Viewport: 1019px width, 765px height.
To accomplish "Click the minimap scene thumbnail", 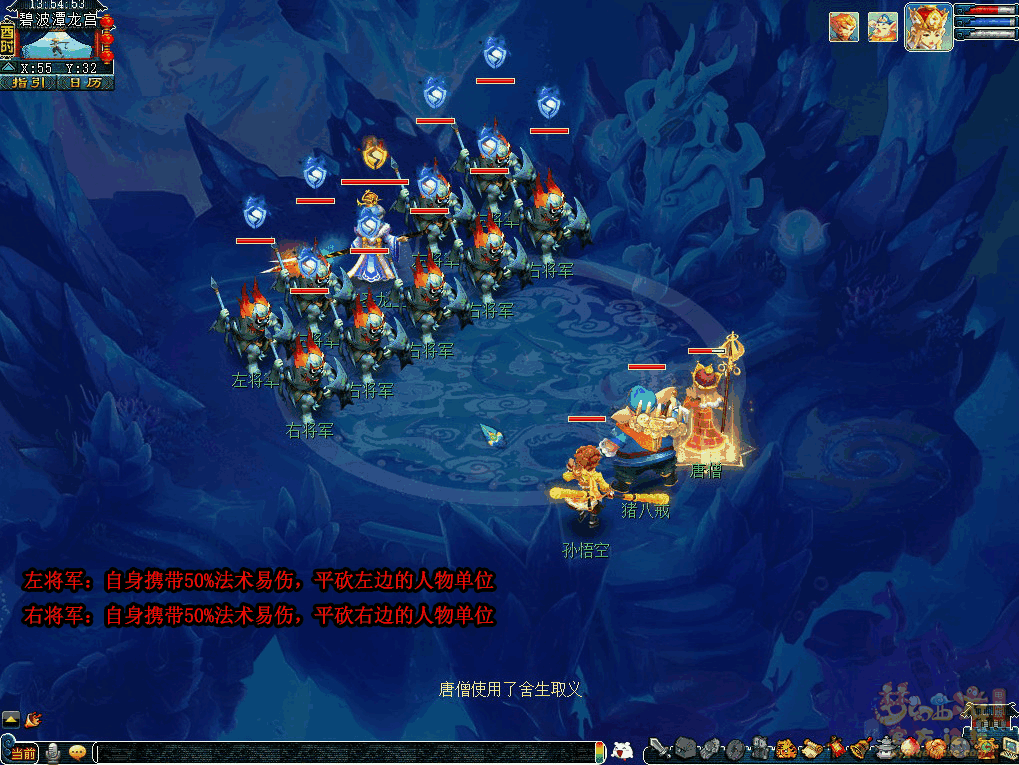I will pos(57,44).
